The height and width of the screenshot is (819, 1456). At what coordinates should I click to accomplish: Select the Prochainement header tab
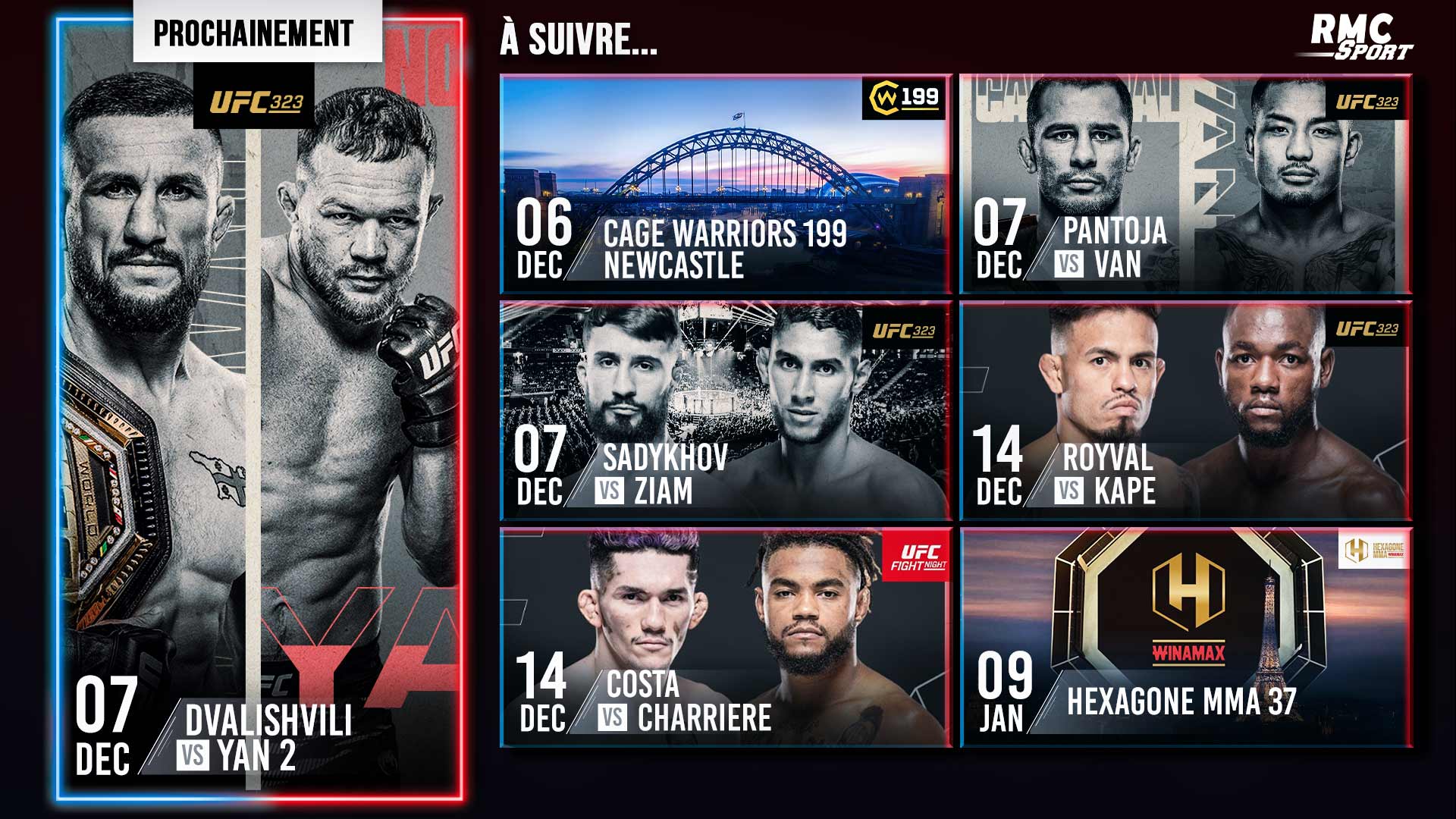pyautogui.click(x=254, y=33)
